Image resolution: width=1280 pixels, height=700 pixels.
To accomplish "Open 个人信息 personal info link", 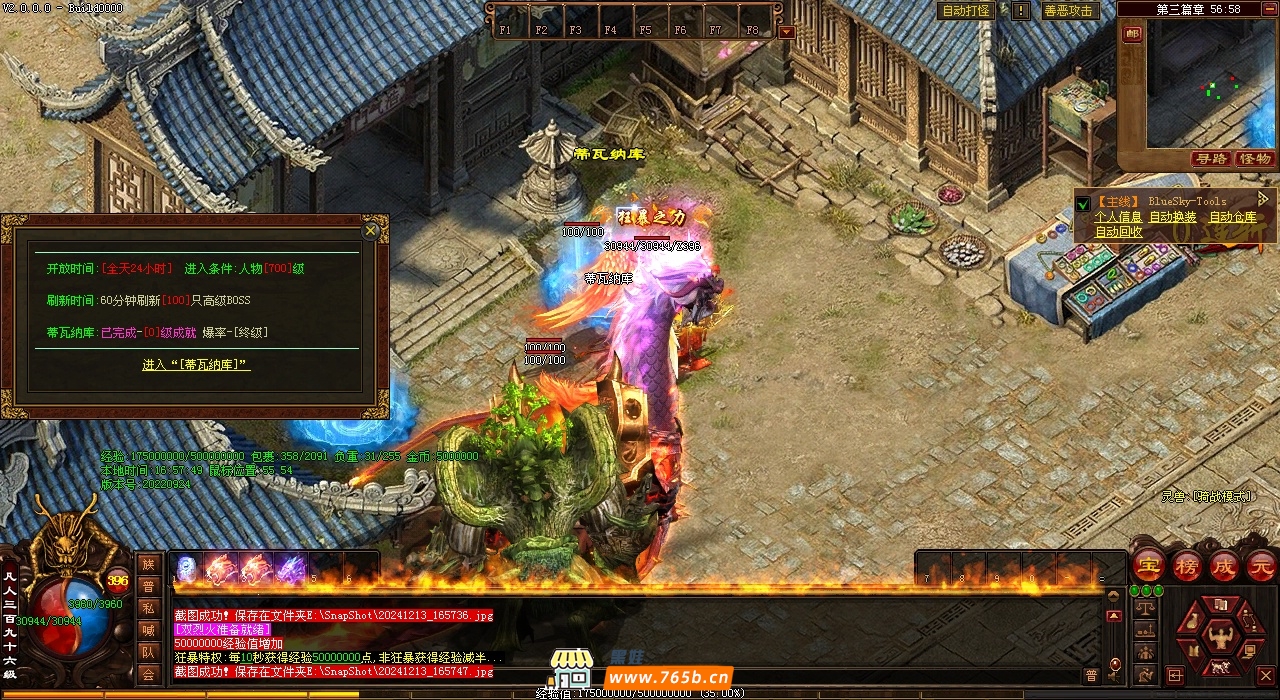I will 1117,217.
